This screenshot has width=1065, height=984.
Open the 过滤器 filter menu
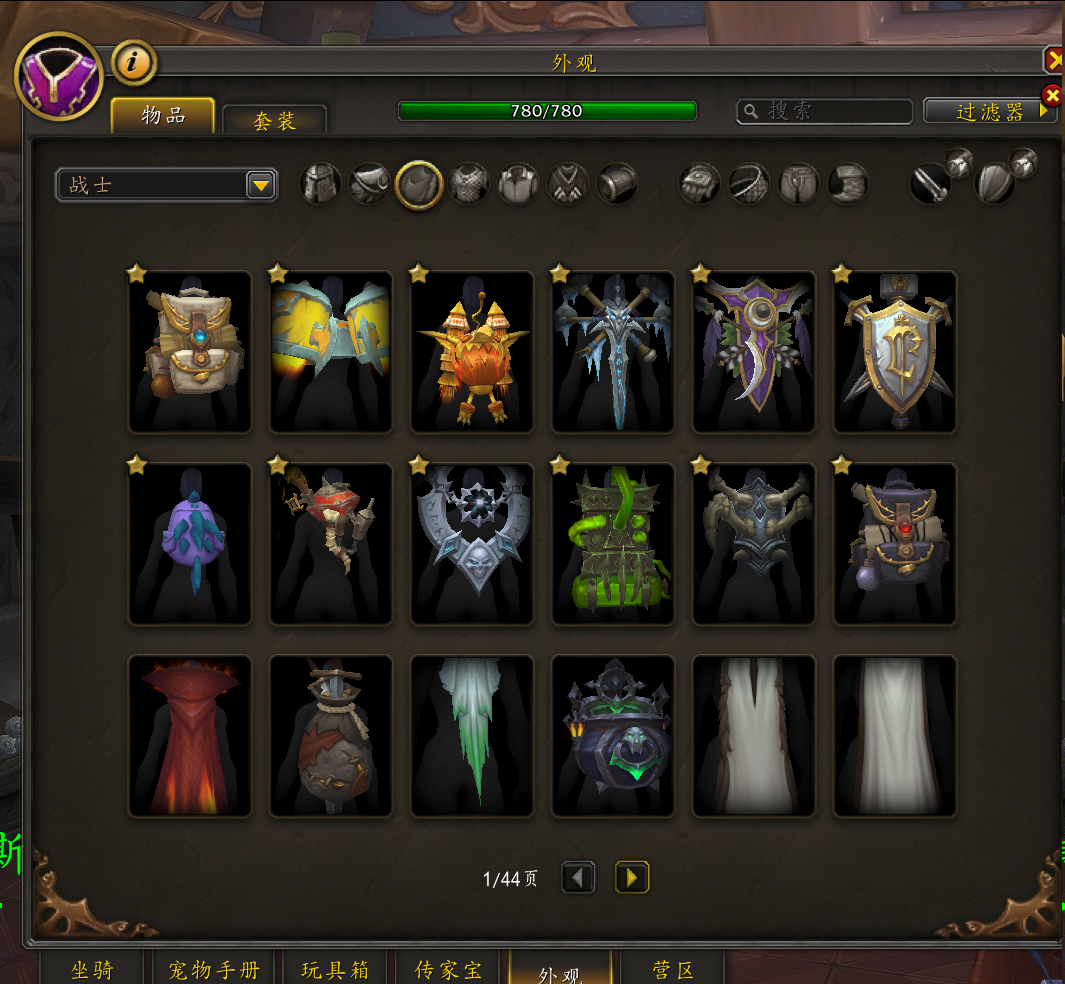pos(990,112)
